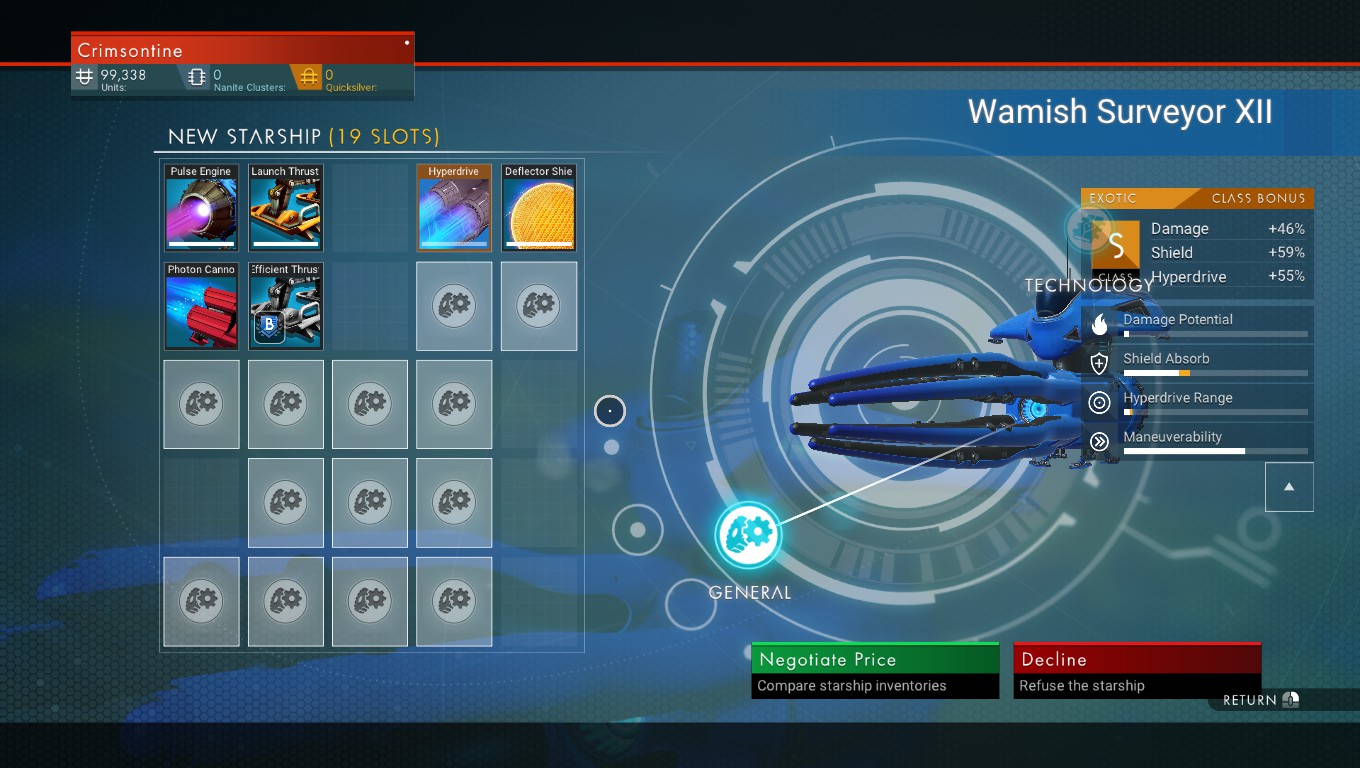Collapse the ship stats panel arrow
This screenshot has height=768, width=1360.
(x=1289, y=487)
